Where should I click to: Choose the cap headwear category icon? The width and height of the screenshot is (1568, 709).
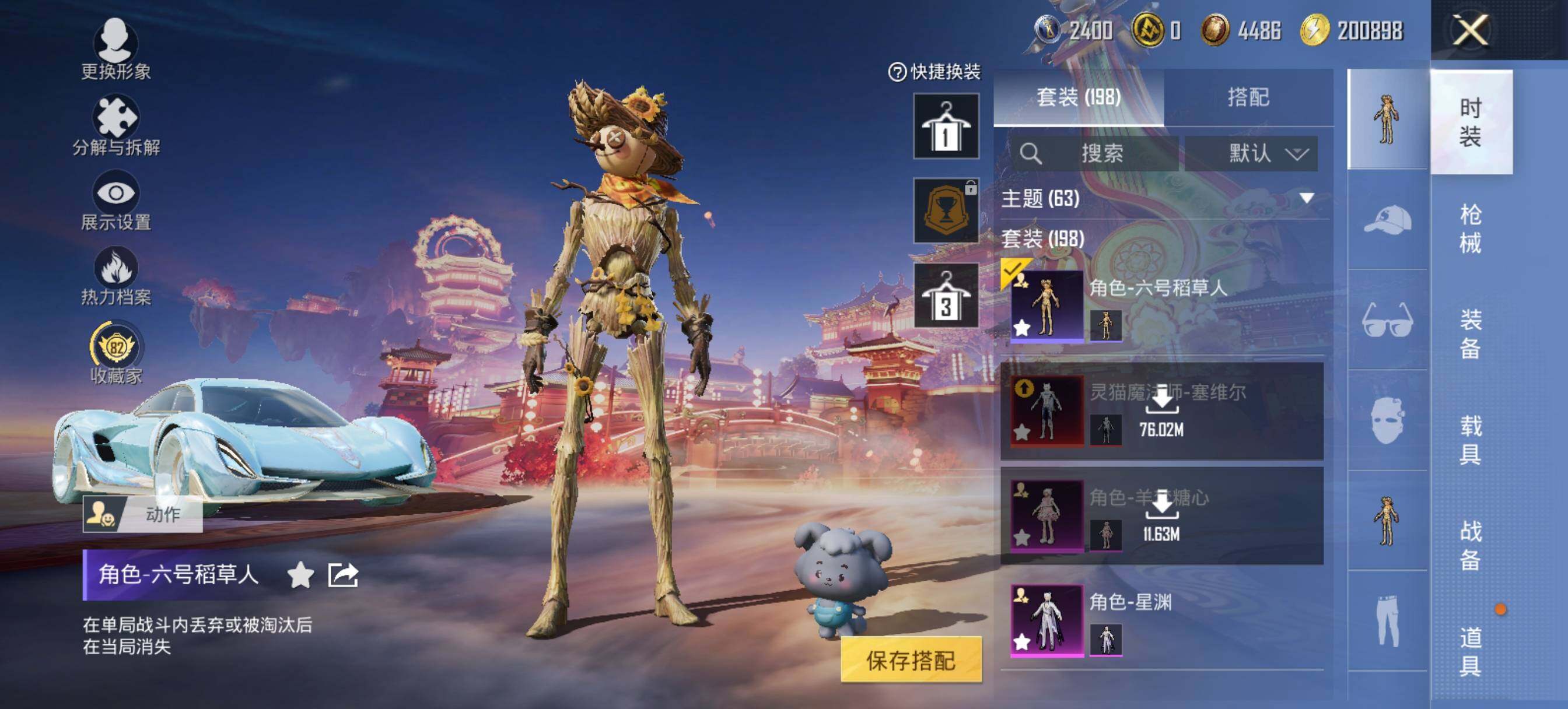1387,220
